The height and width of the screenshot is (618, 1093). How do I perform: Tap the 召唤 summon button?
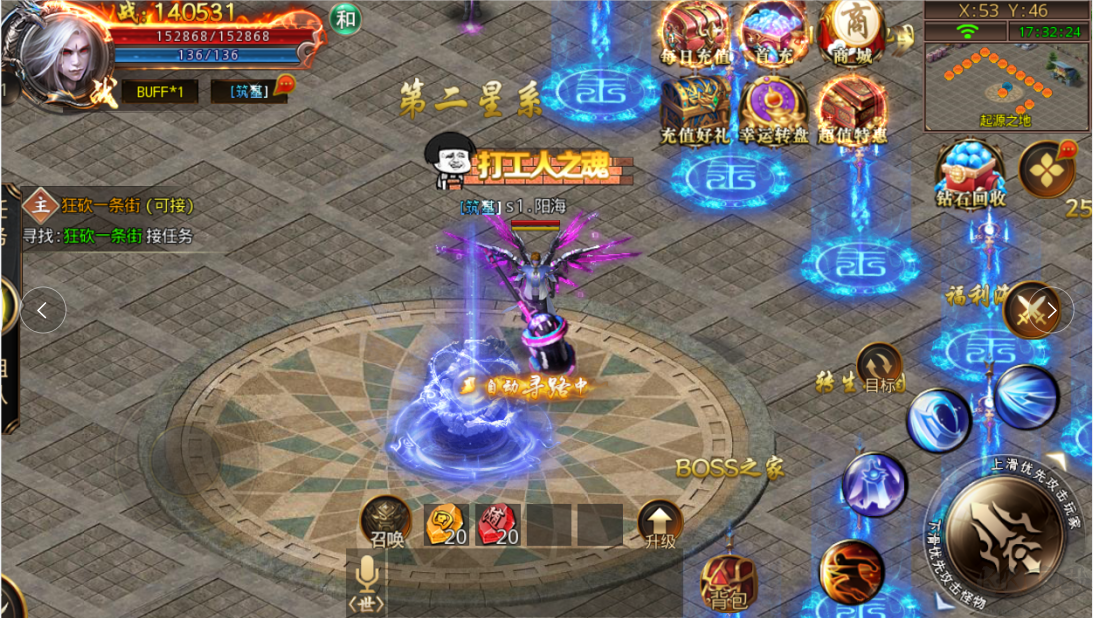pos(386,521)
